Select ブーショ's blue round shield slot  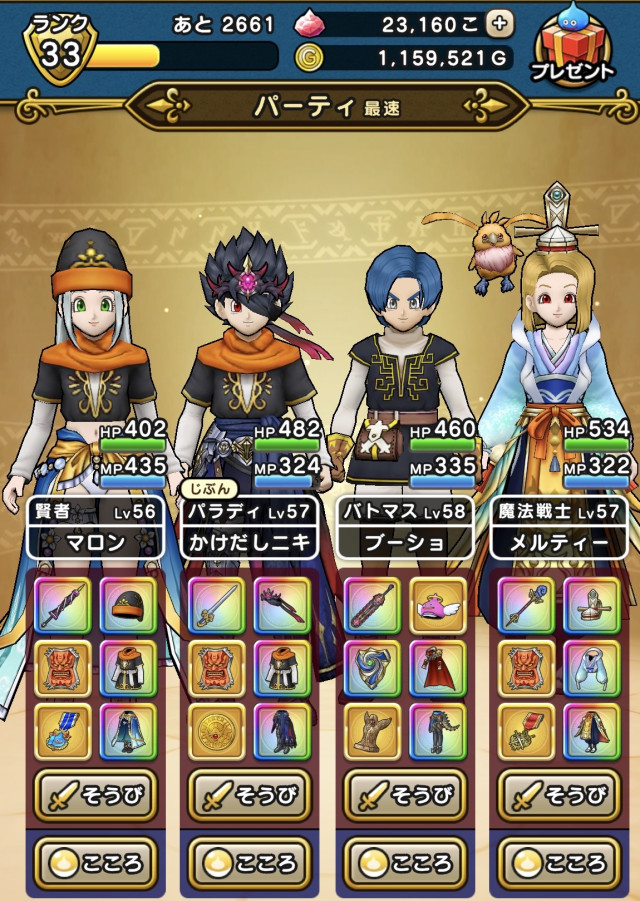click(x=371, y=669)
